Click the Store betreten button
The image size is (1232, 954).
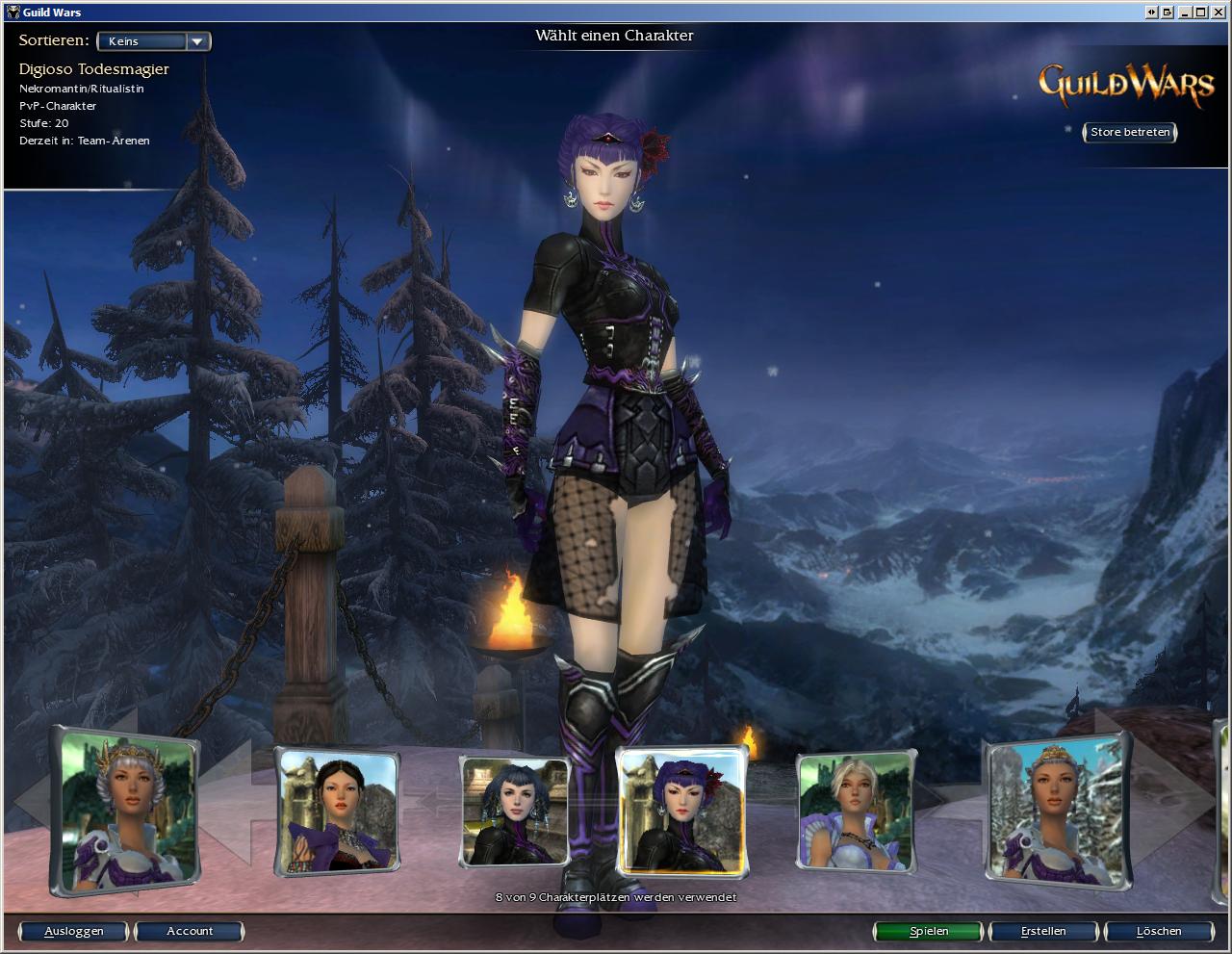point(1130,132)
